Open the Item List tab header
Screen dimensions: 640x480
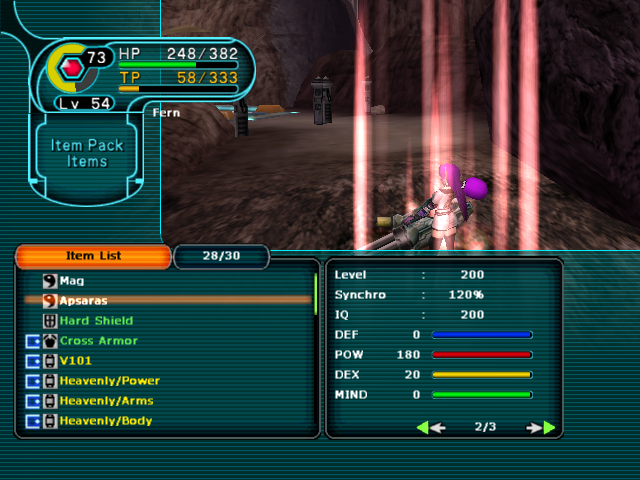(93, 256)
